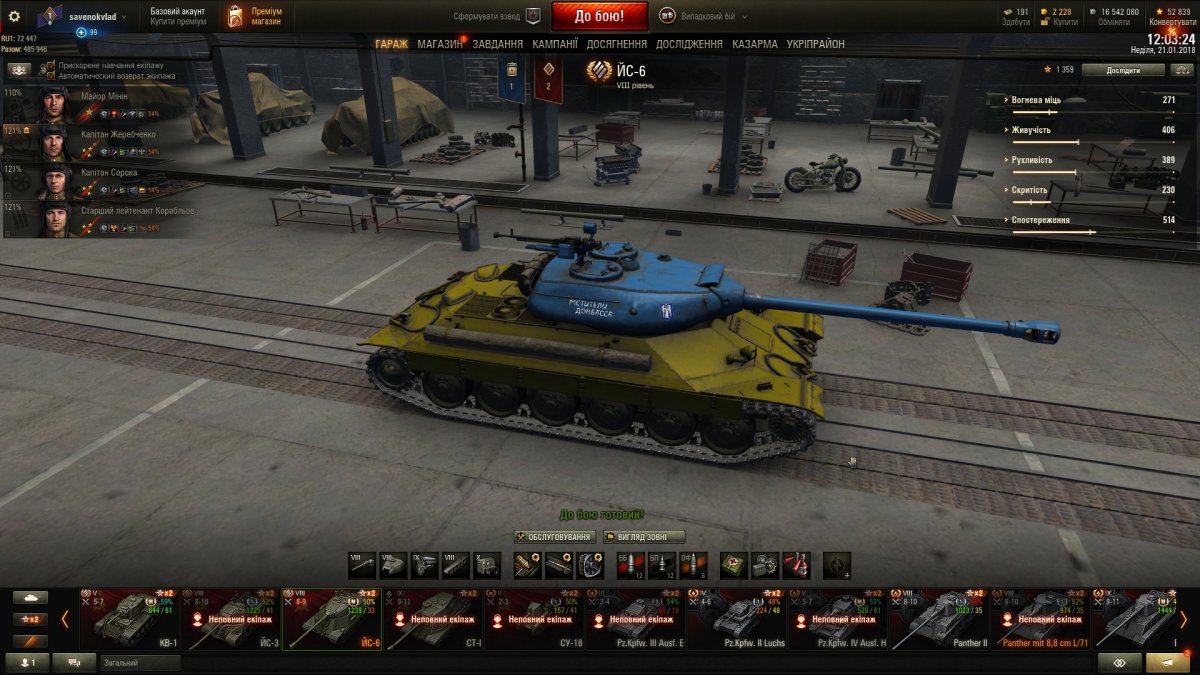Open the settings gear menu
Screen dimensions: 1200x675
point(14,16)
